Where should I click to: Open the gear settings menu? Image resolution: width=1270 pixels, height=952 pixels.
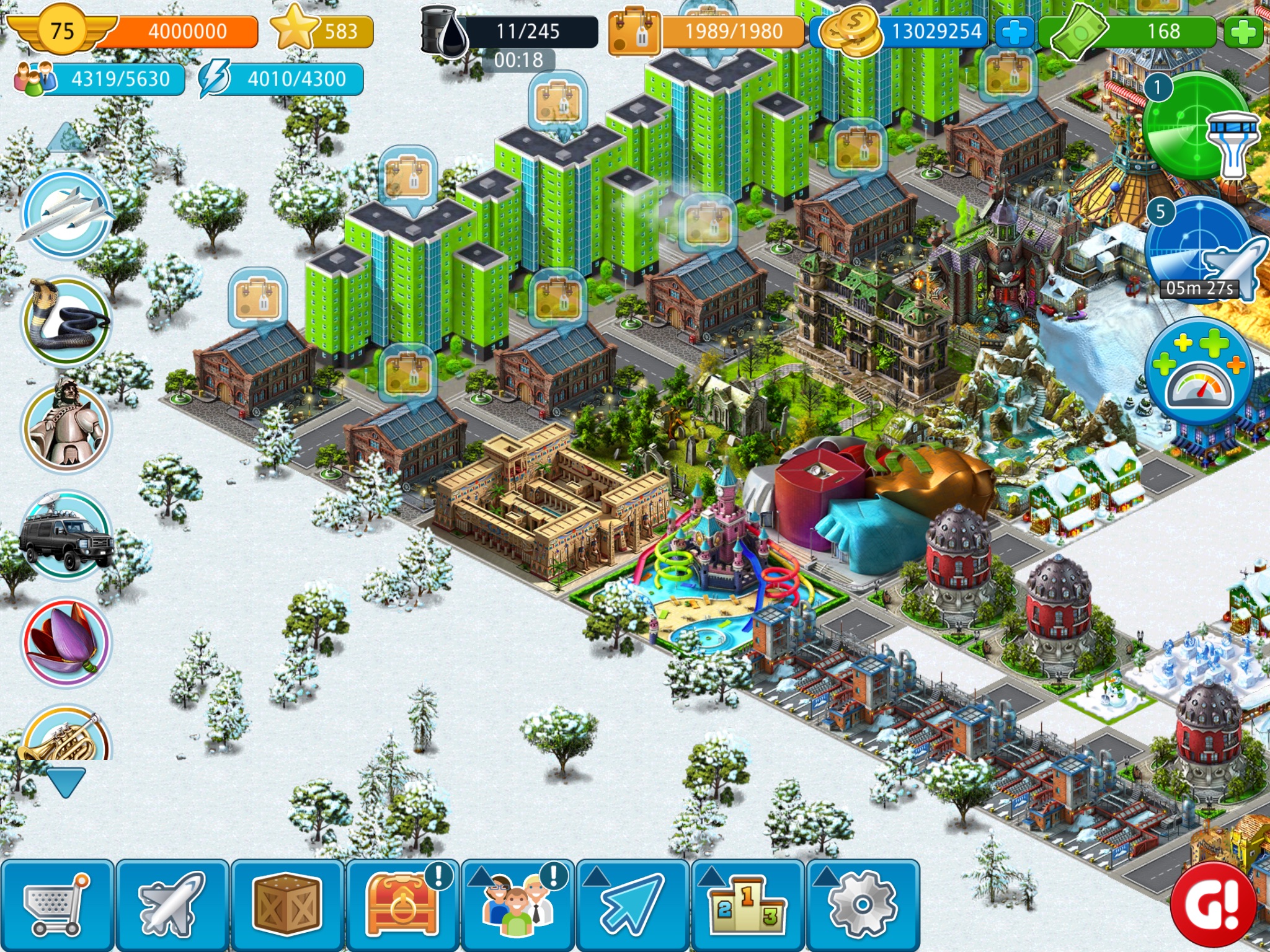863,905
